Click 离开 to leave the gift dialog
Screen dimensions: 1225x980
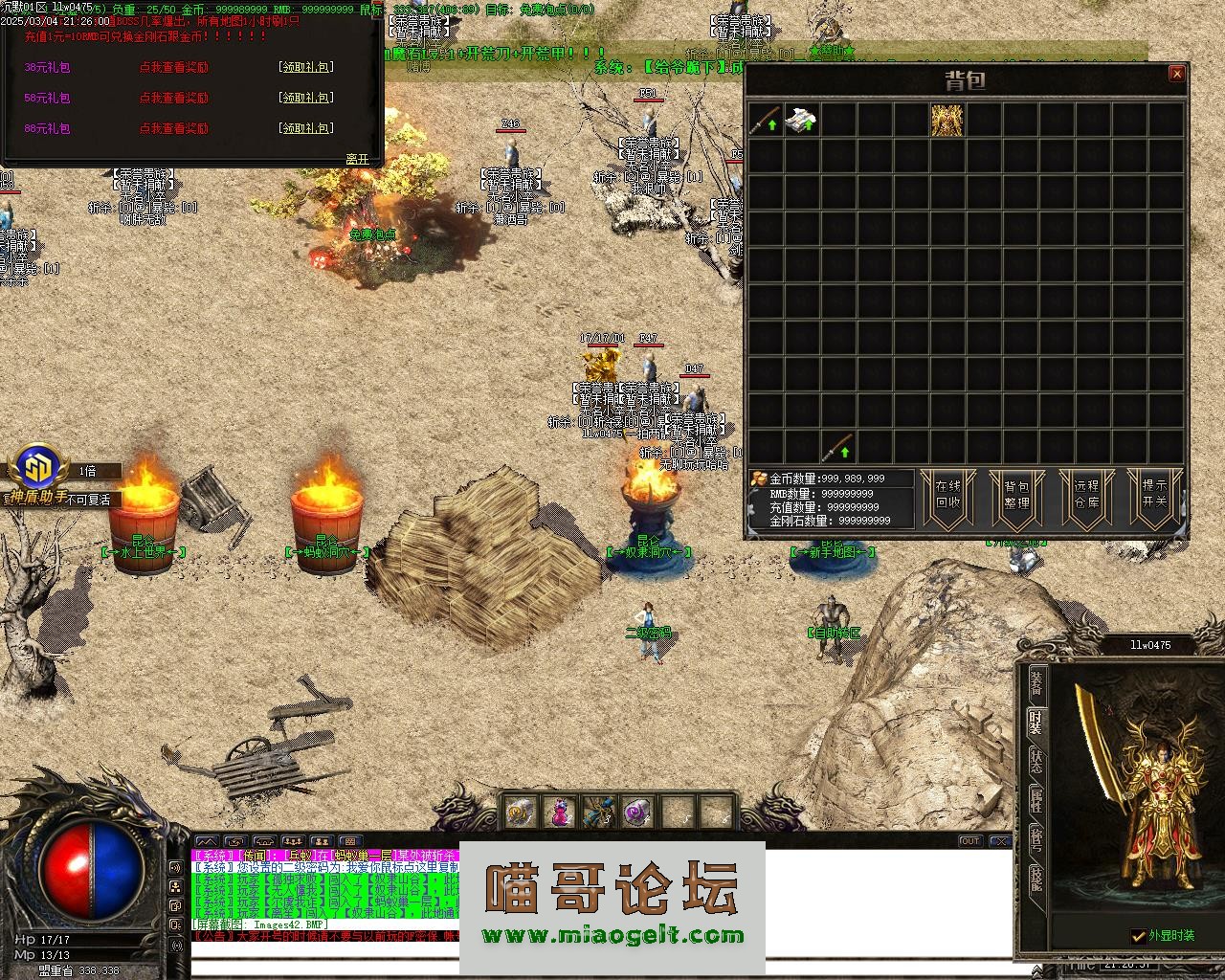(357, 159)
